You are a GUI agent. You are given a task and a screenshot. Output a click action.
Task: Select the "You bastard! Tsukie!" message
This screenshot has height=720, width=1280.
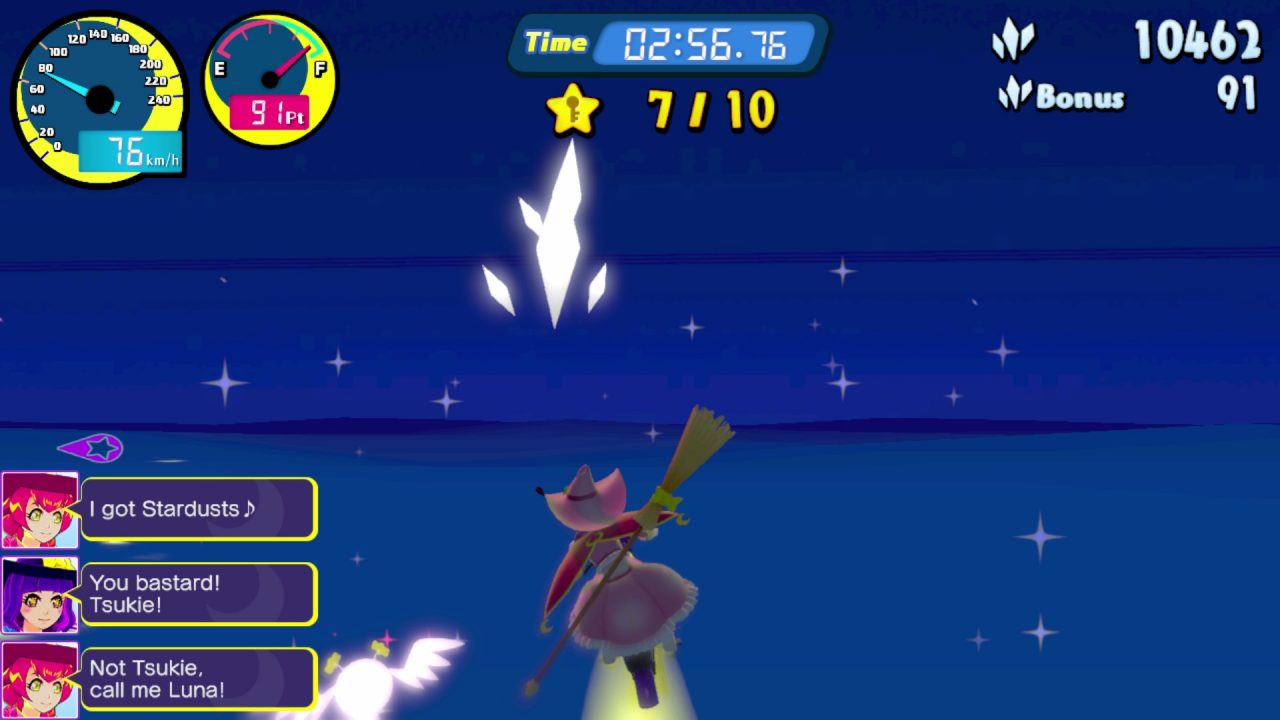tap(199, 594)
